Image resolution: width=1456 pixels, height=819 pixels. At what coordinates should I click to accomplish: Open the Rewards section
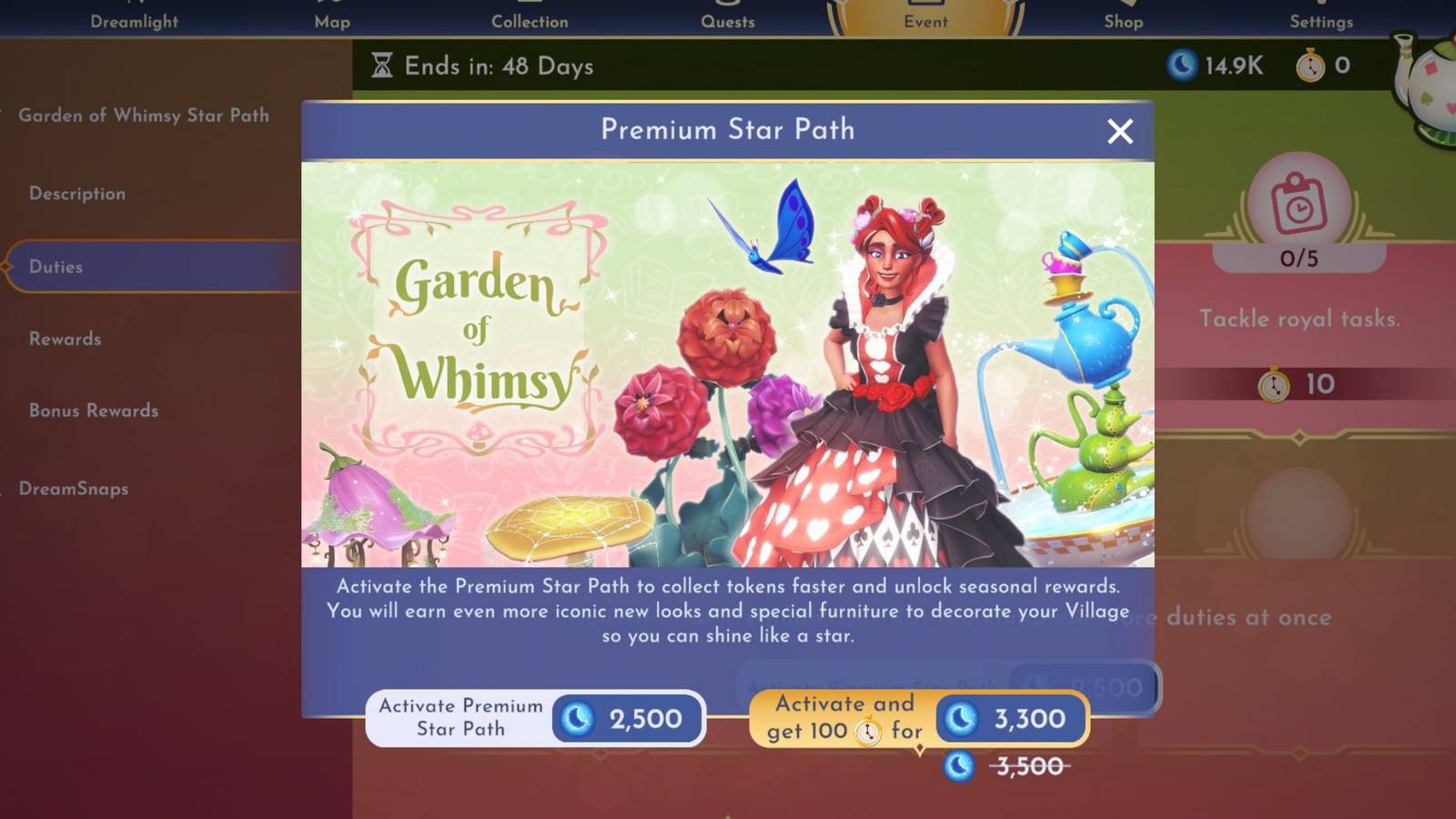(x=64, y=339)
